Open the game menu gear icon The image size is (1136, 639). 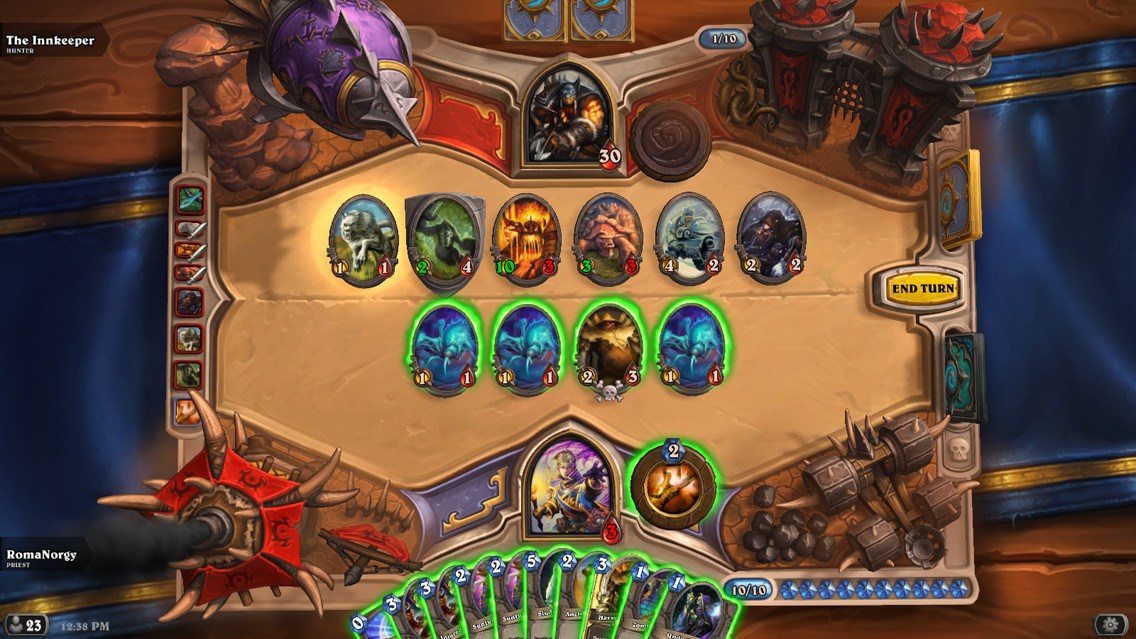point(1107,625)
